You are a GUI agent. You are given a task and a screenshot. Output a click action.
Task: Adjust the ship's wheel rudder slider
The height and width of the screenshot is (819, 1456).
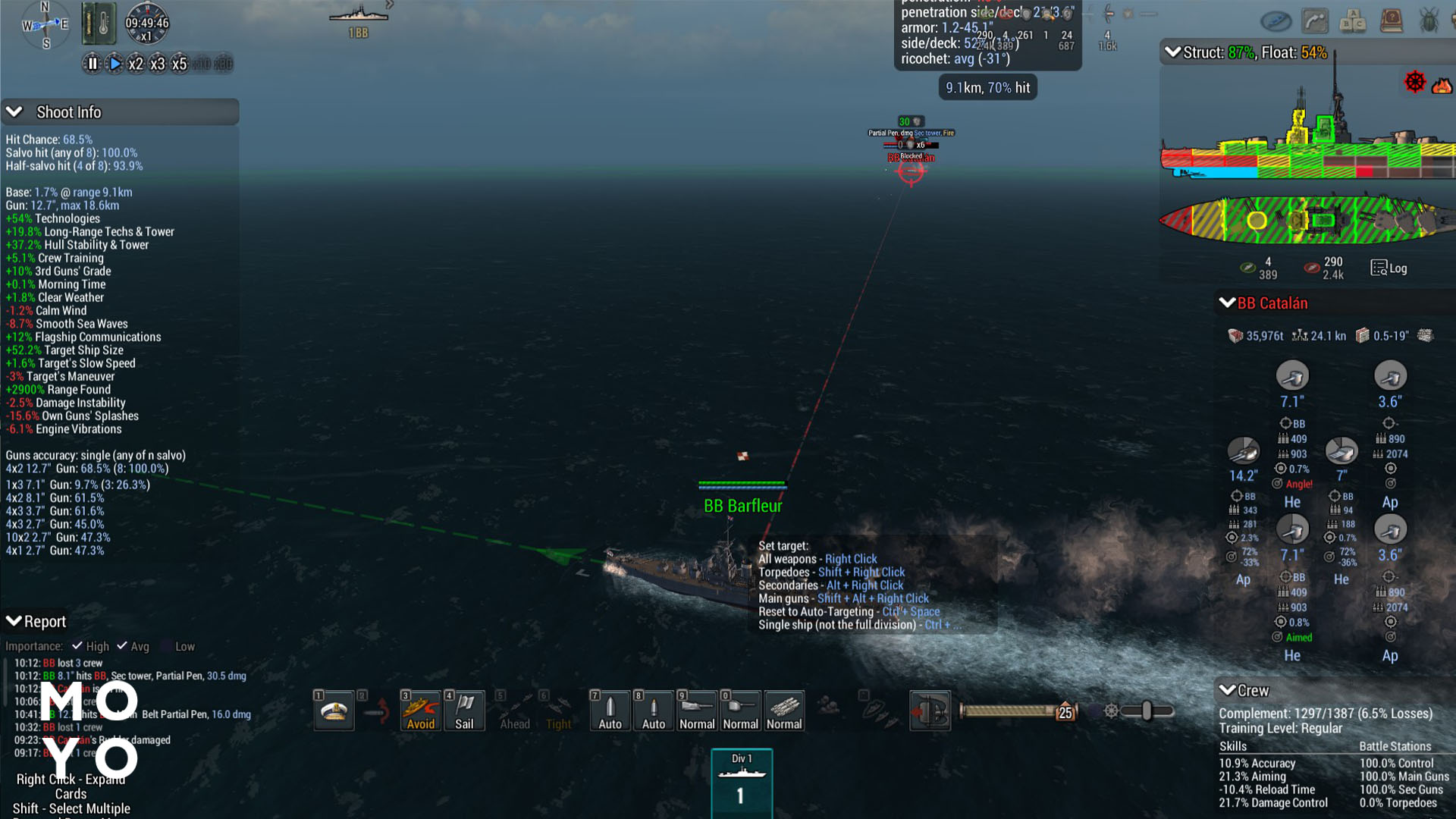pyautogui.click(x=1146, y=711)
